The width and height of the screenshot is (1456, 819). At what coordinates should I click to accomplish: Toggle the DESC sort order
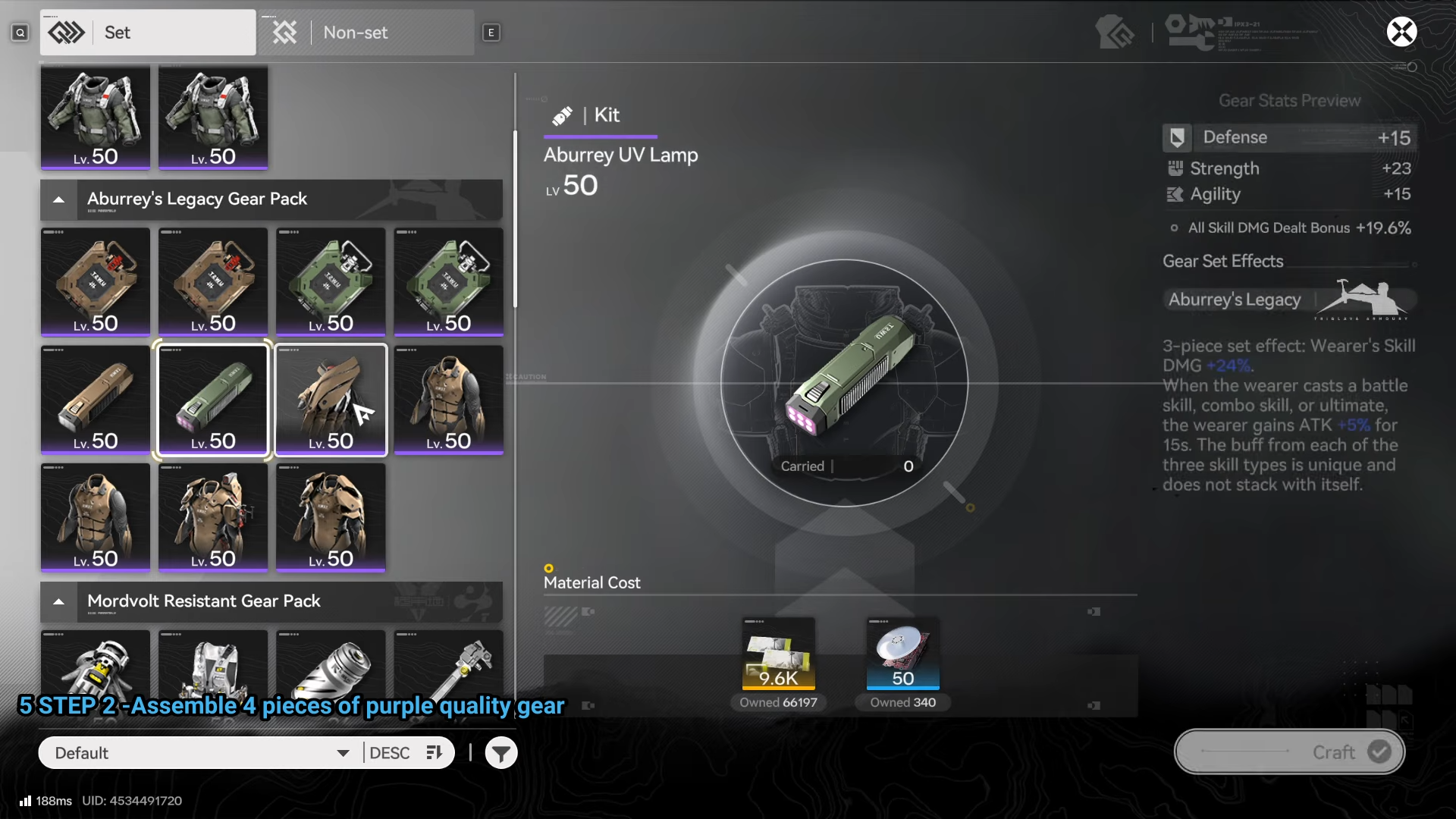tap(406, 753)
